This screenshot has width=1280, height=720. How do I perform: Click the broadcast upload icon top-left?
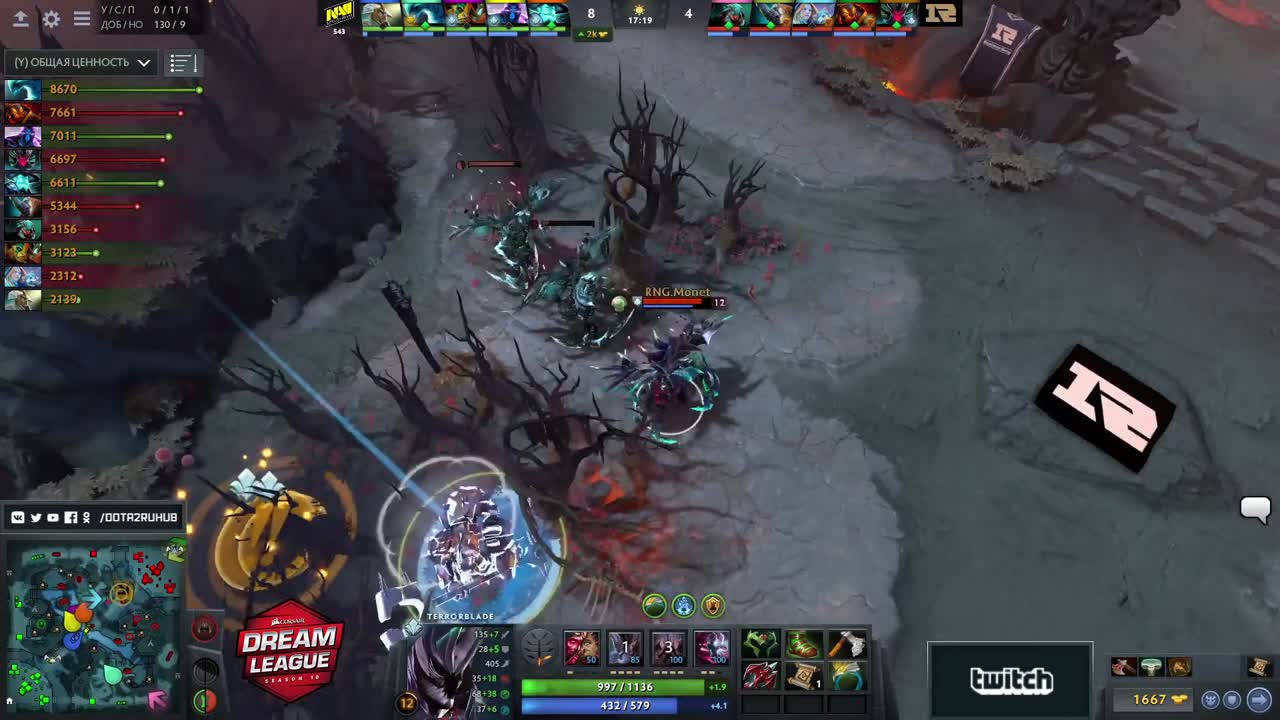(x=20, y=18)
